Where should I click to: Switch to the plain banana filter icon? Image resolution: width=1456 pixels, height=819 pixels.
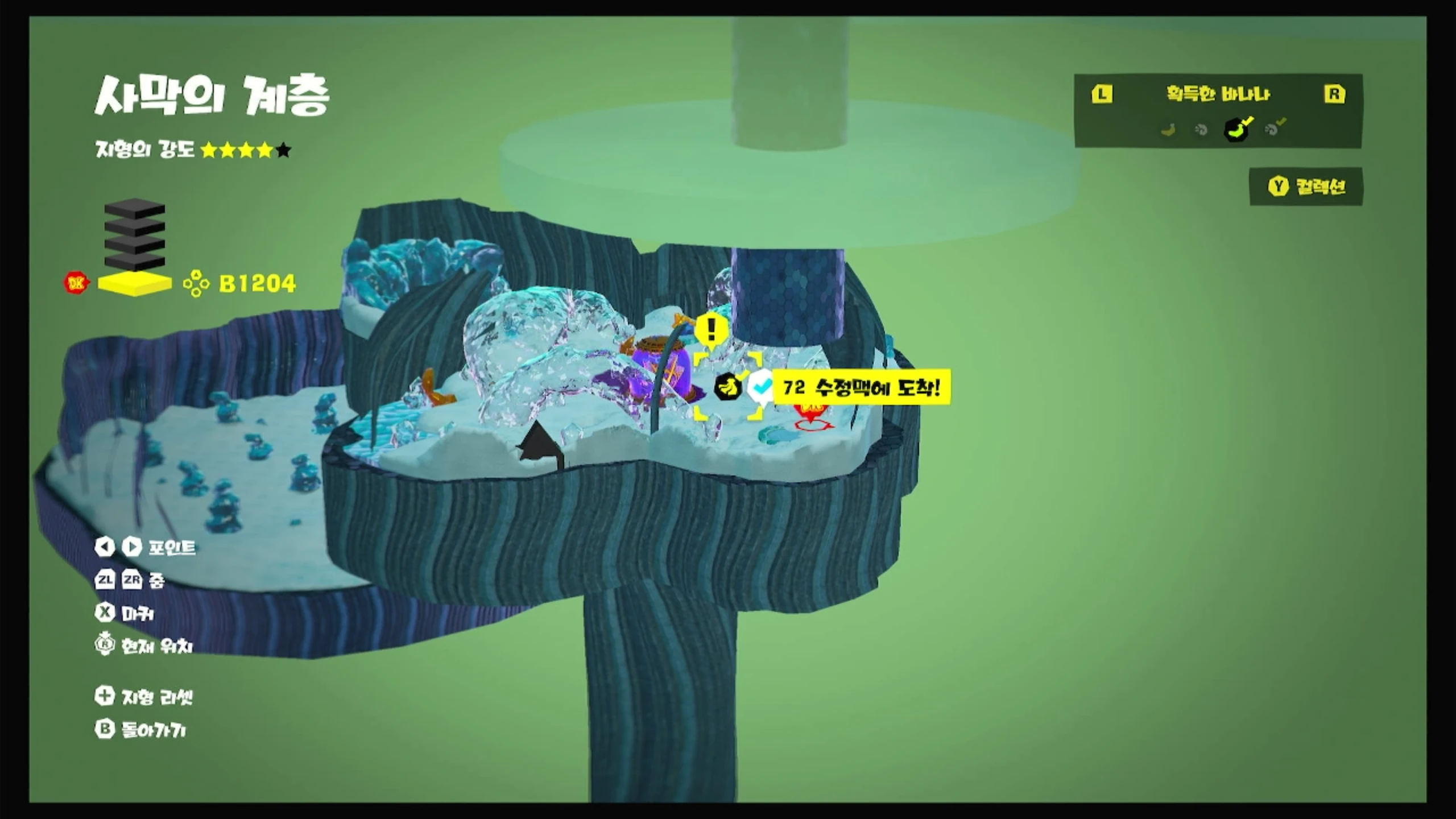[1168, 130]
